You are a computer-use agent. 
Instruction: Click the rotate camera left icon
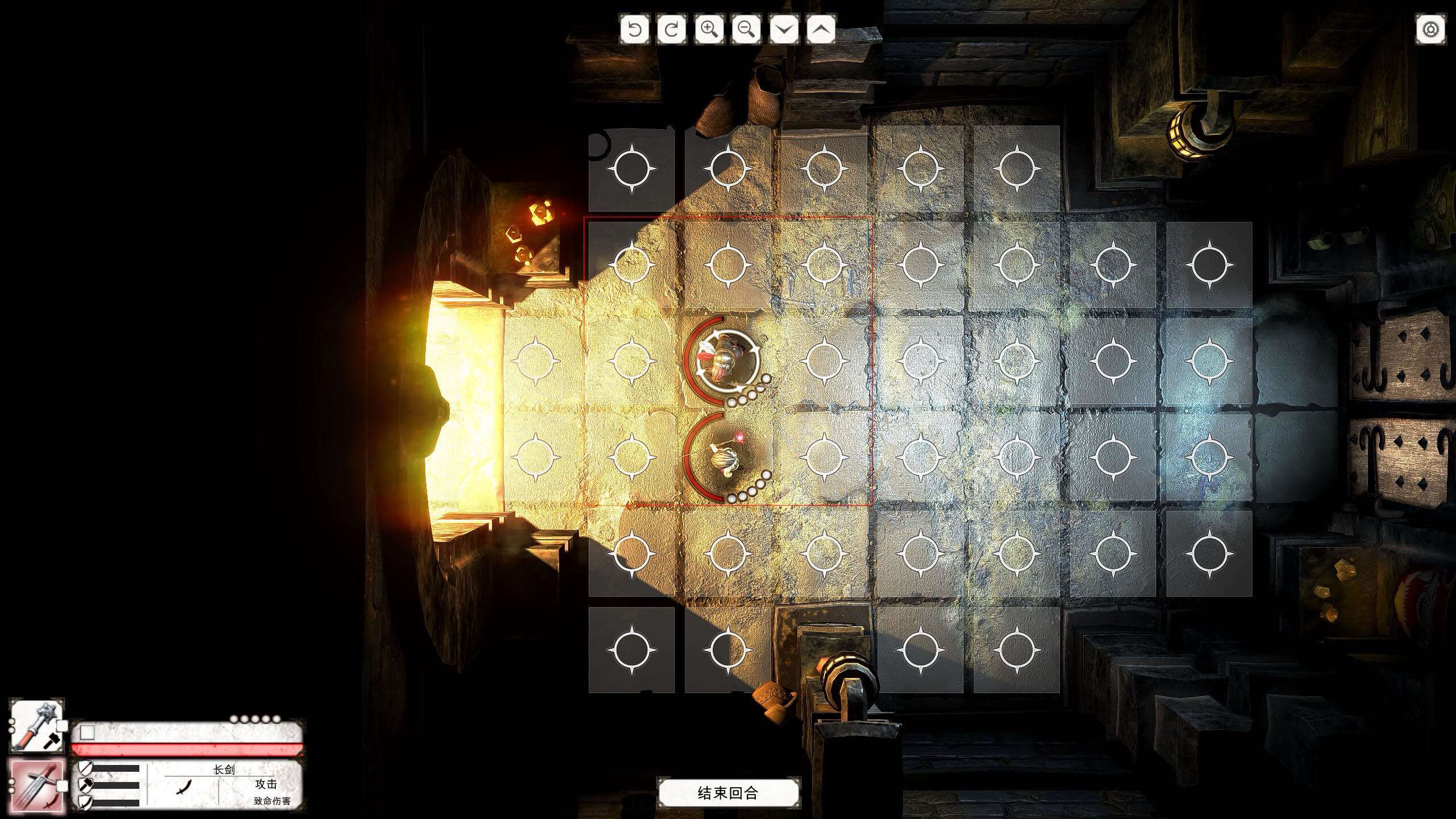coord(635,28)
